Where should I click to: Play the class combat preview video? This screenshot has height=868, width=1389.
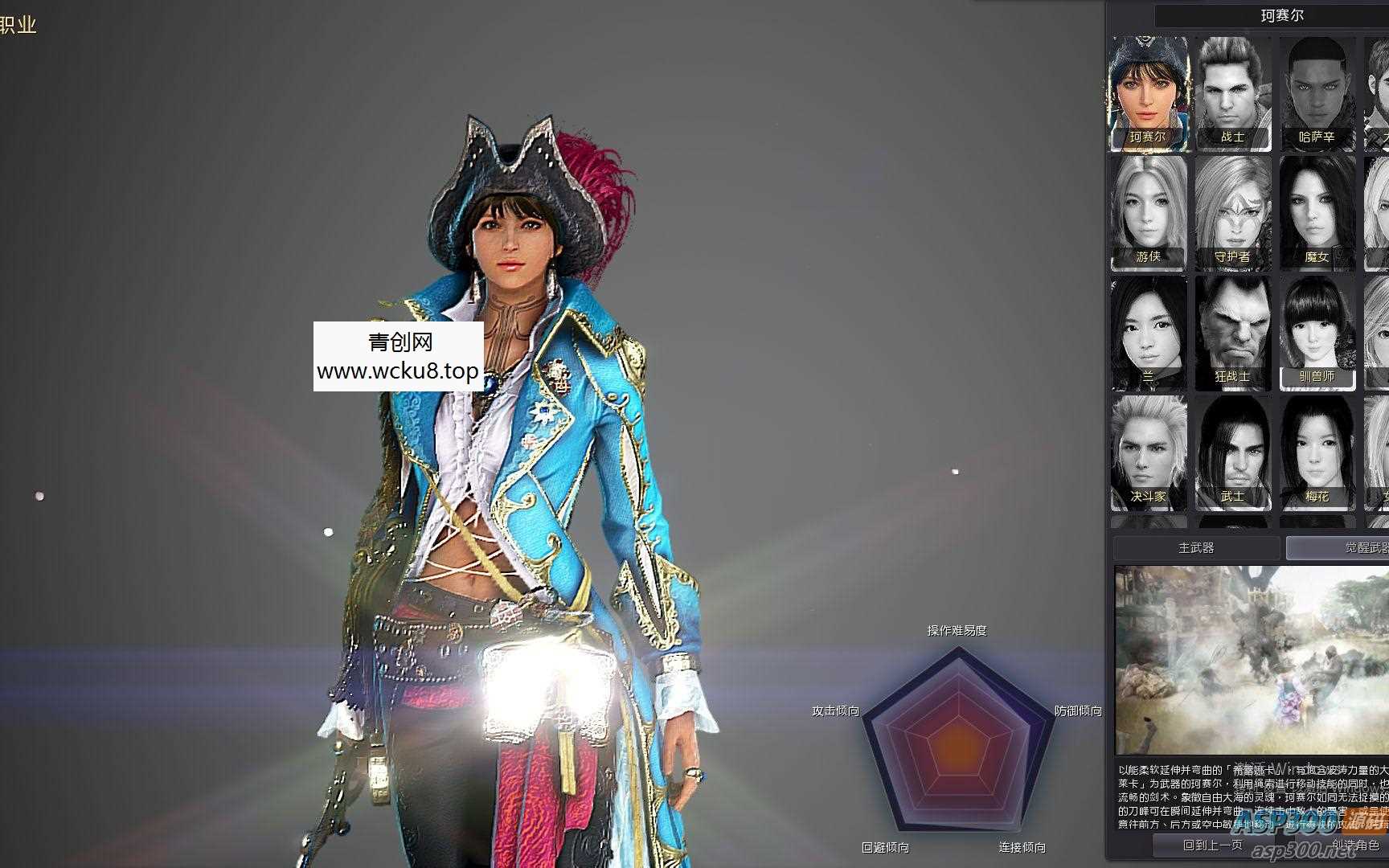1251,661
